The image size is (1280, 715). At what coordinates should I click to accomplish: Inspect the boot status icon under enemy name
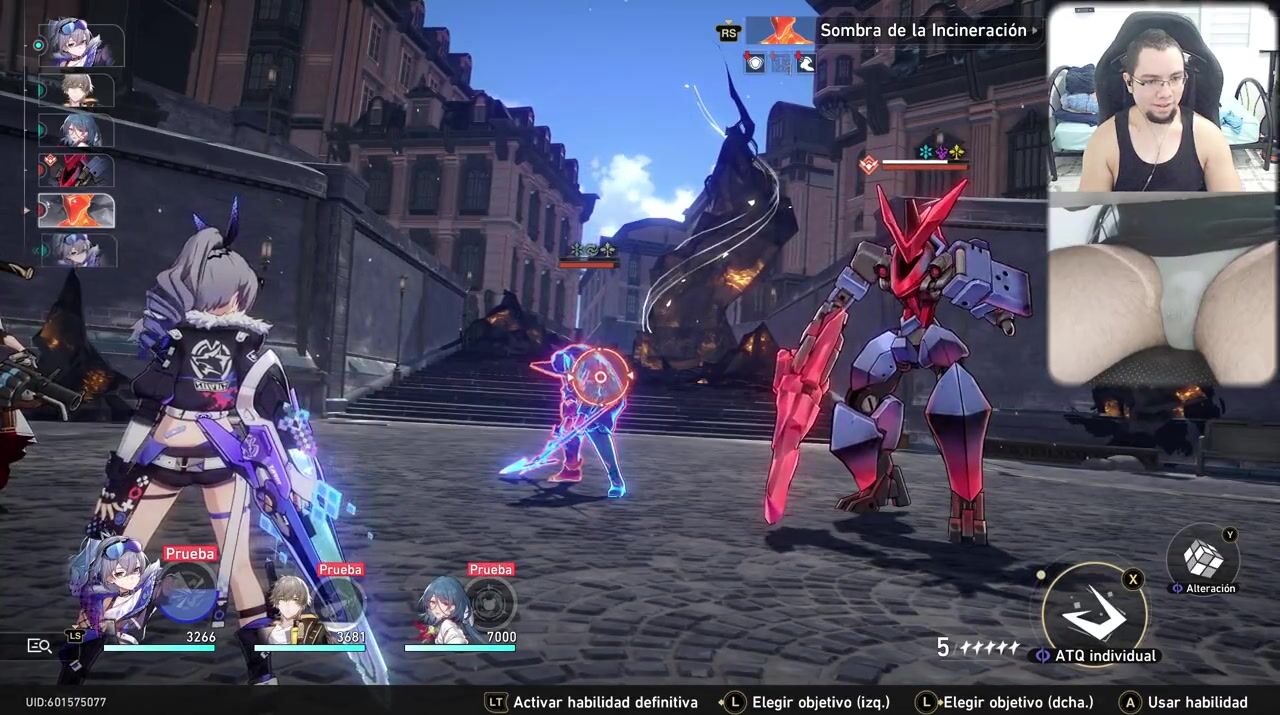tap(805, 63)
